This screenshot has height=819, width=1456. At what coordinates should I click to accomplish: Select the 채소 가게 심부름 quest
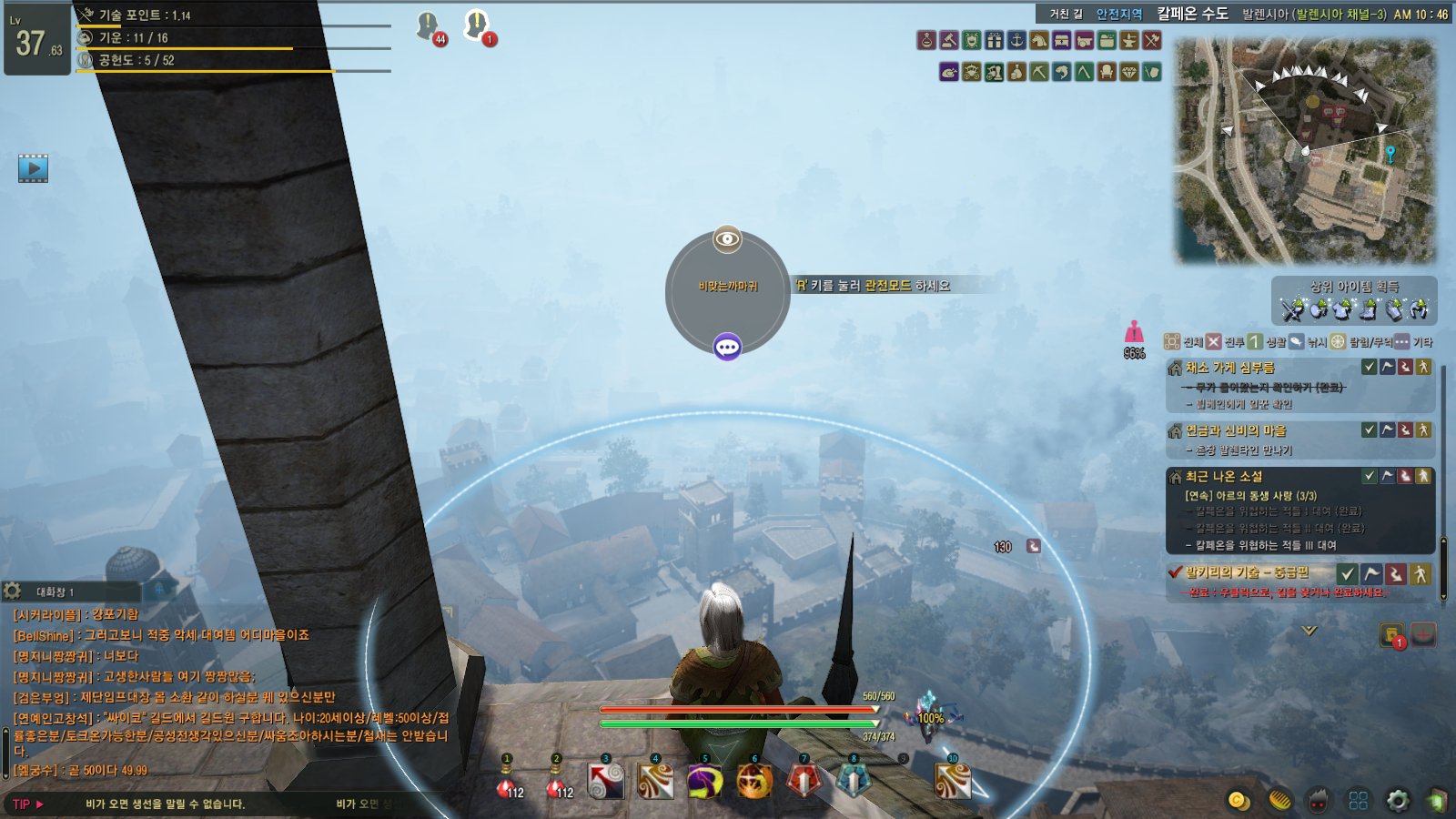pos(1229,368)
